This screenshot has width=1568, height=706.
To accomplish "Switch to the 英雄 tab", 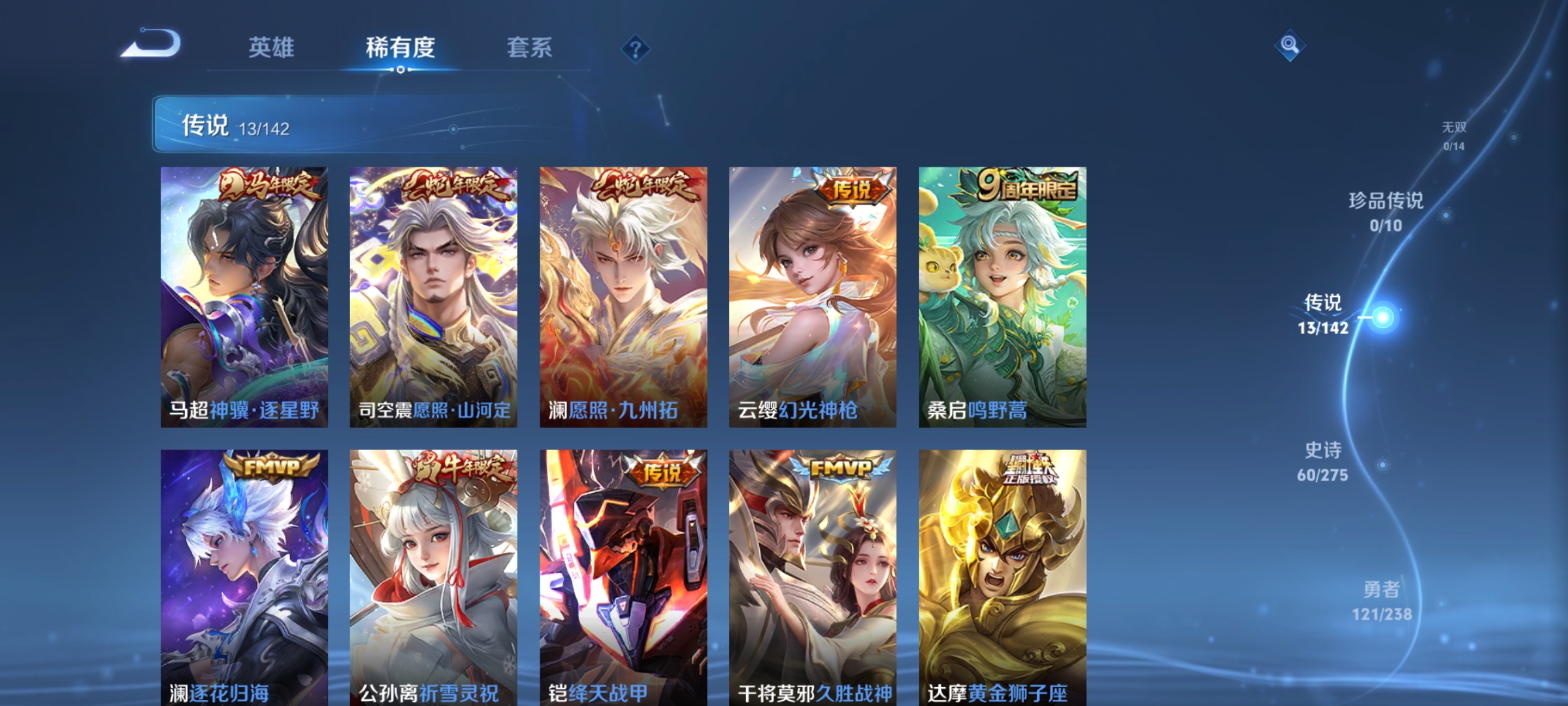I will (272, 47).
